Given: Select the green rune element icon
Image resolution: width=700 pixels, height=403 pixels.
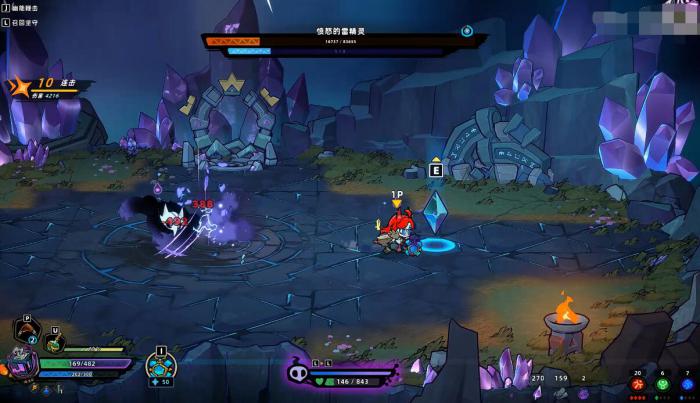Looking at the screenshot, I should tap(661, 386).
